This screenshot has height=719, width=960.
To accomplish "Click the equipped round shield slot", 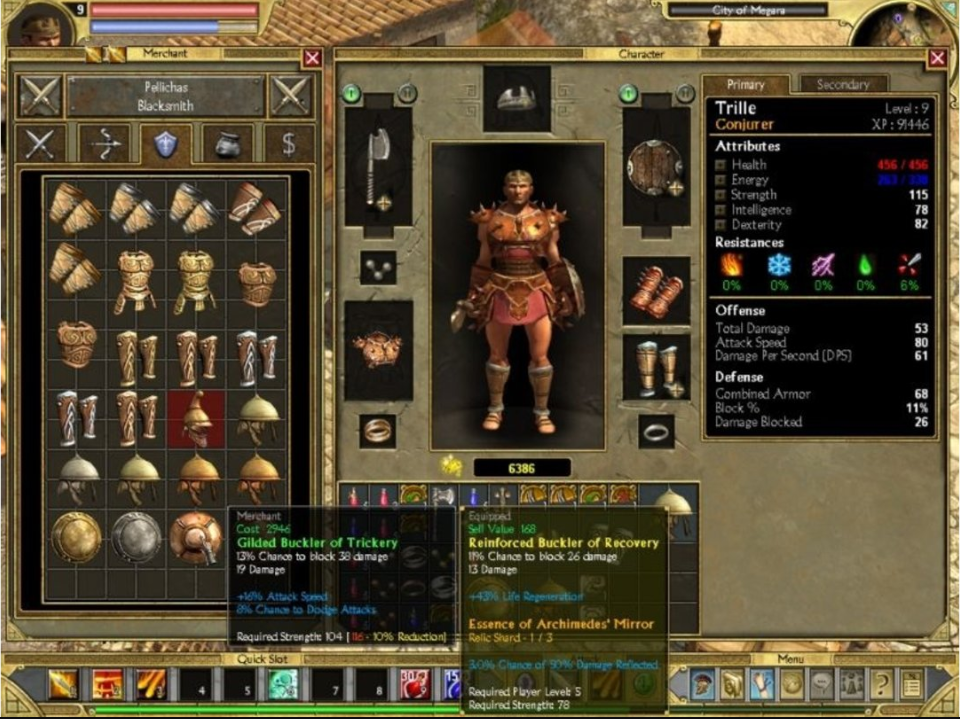I will click(656, 165).
